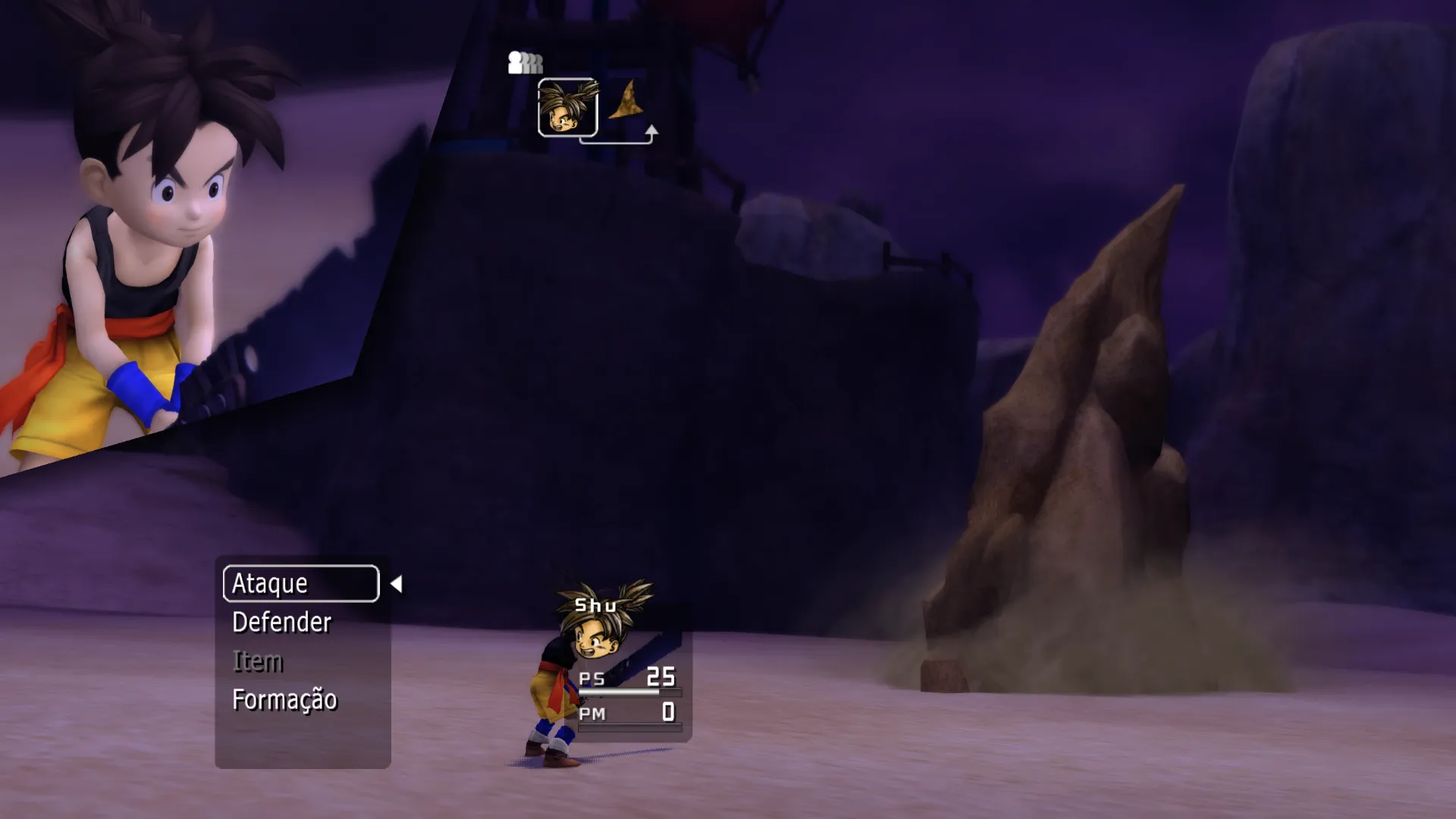Screen dimensions: 1456x819
Task: Choose Defender from the battle menu
Action: [x=281, y=623]
